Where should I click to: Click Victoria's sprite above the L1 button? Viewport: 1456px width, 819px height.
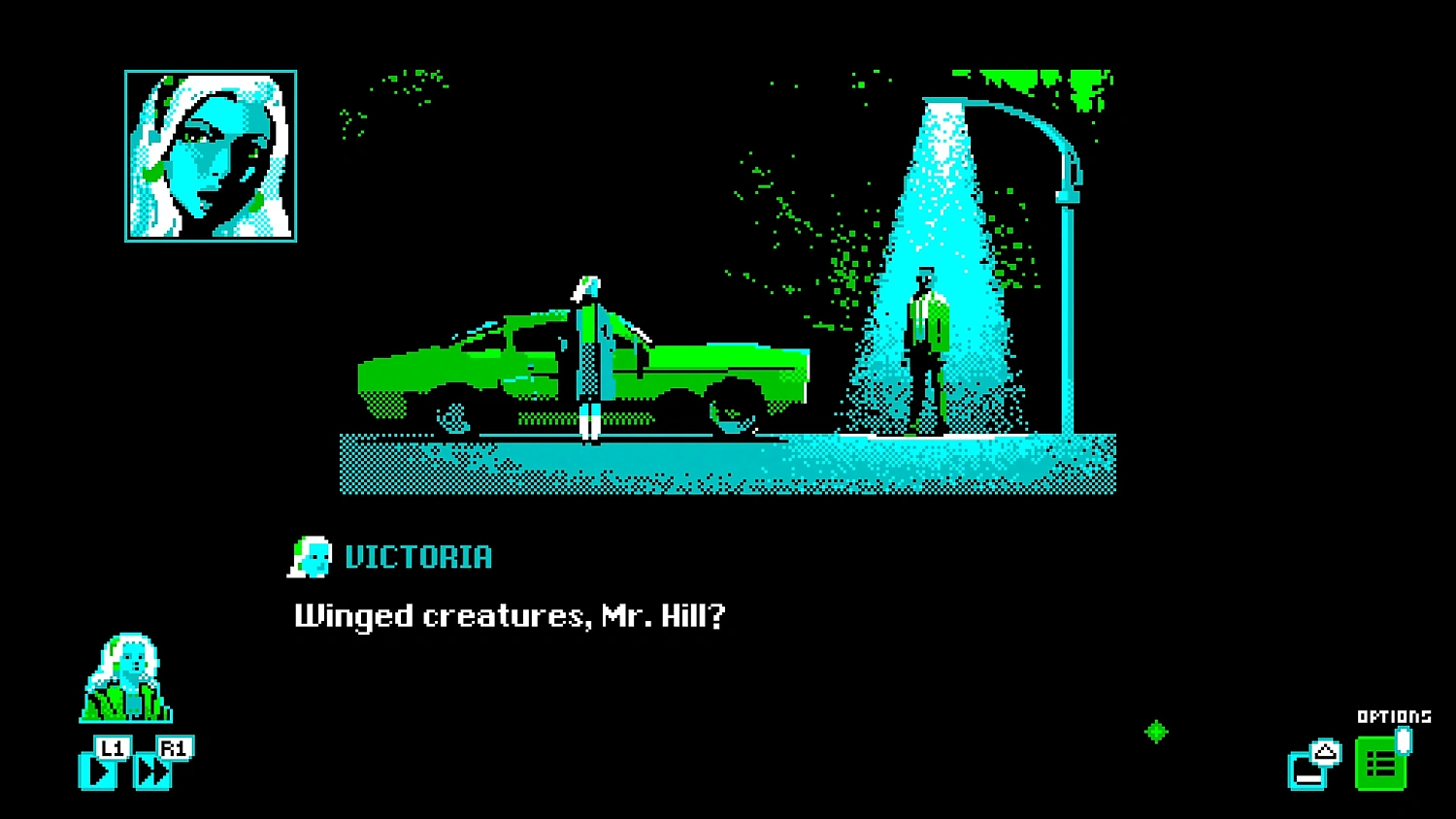click(x=126, y=679)
